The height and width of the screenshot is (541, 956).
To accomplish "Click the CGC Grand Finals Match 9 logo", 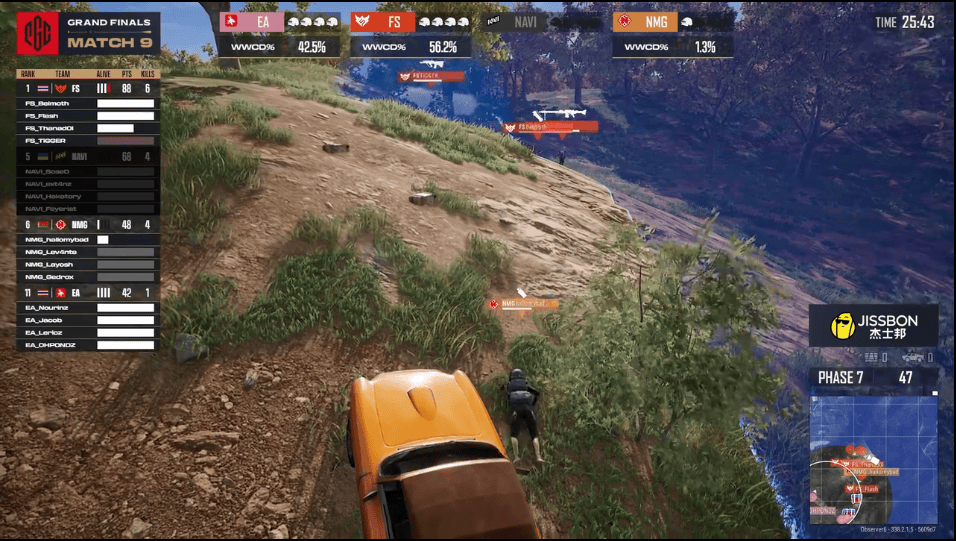I will tap(87, 34).
